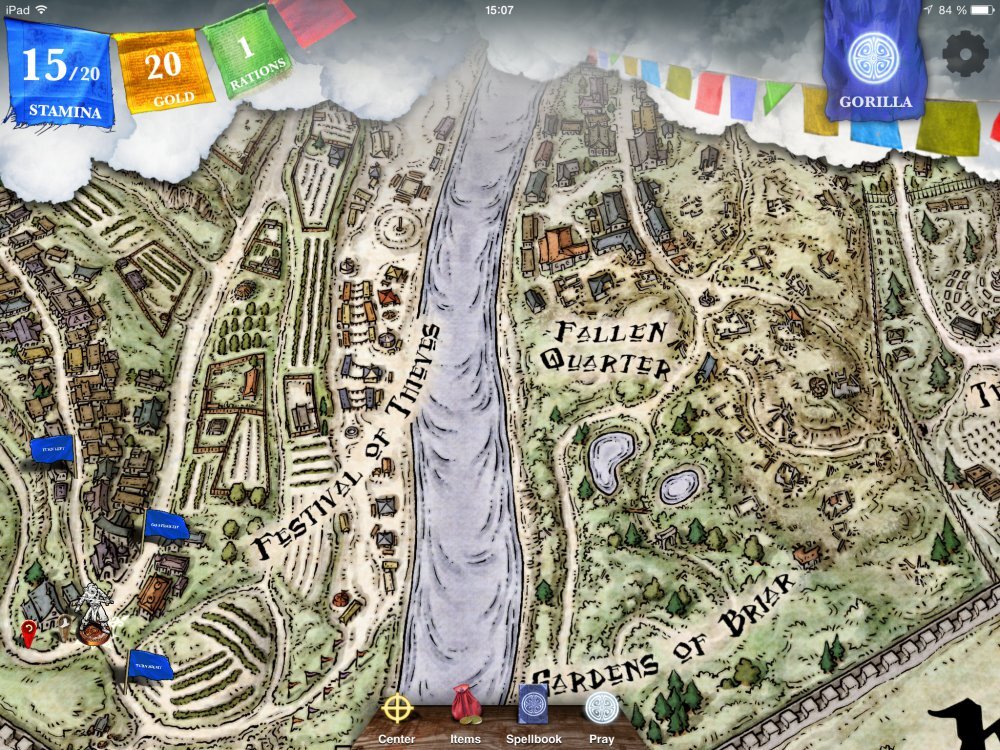Open the settings gear

click(965, 52)
